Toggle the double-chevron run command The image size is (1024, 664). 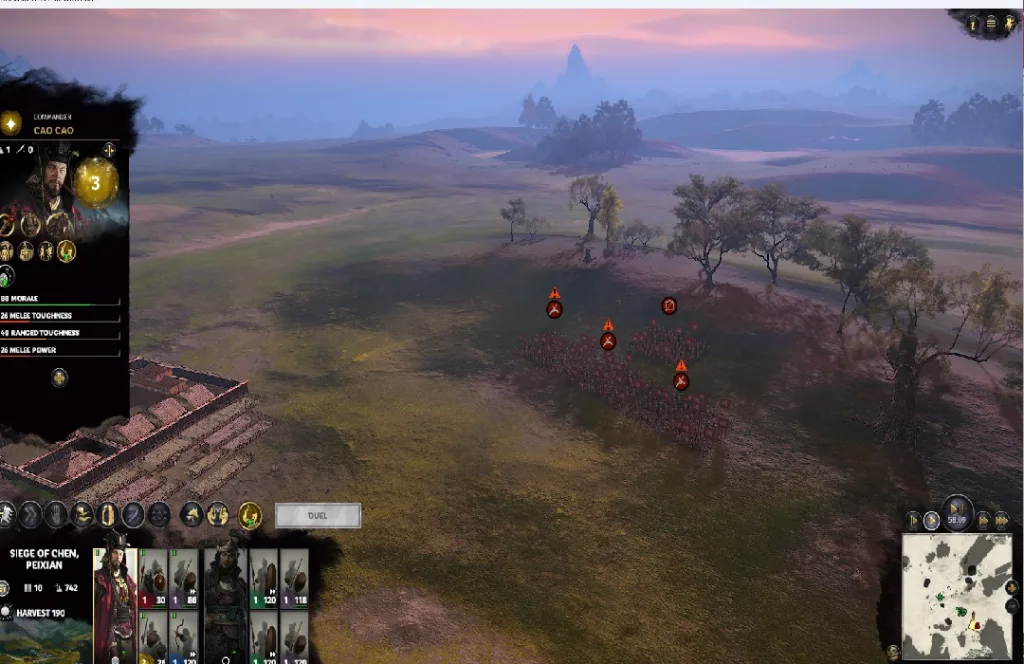pyautogui.click(x=30, y=515)
